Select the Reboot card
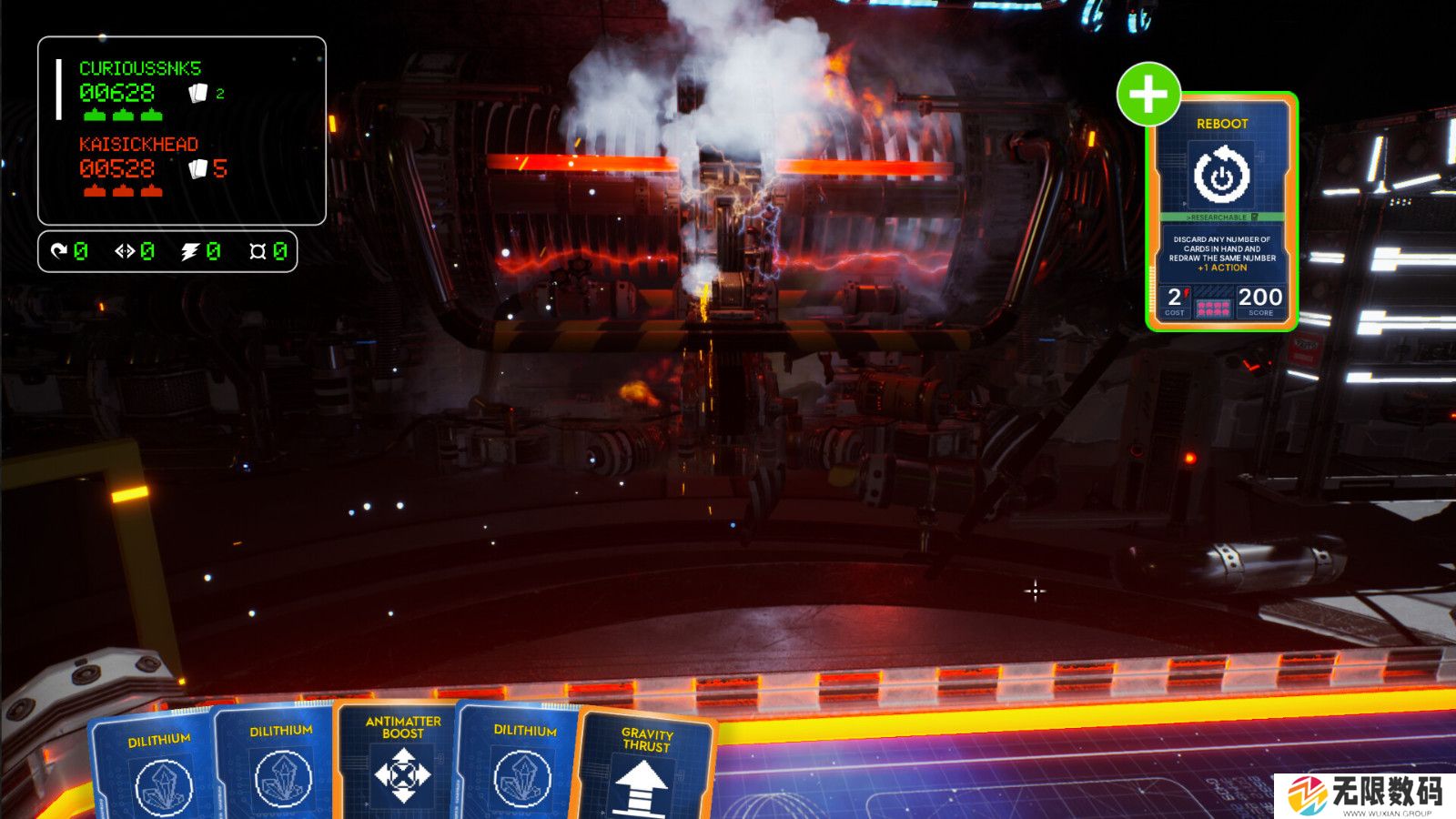 click(x=1221, y=214)
